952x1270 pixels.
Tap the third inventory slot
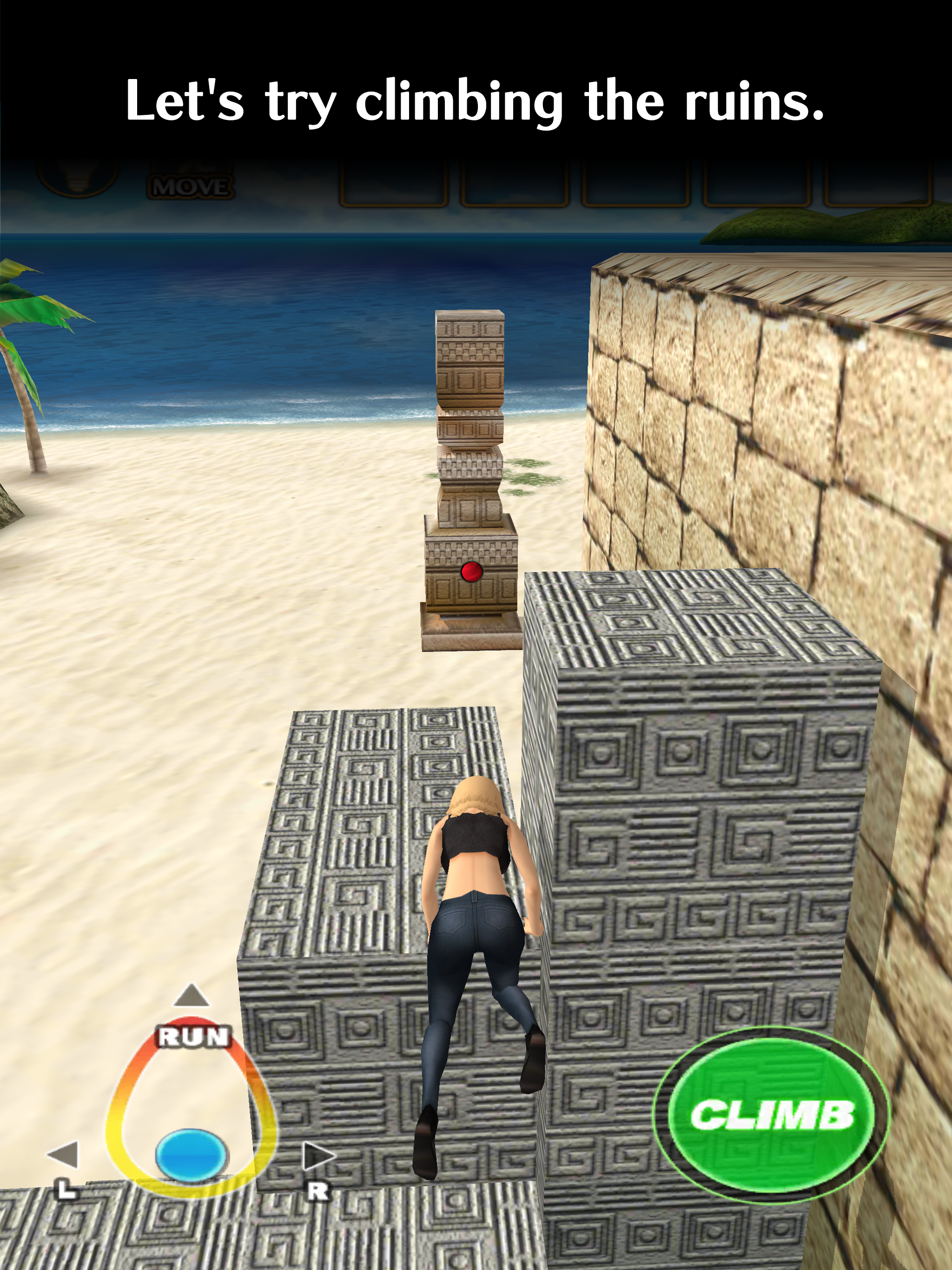tap(637, 184)
